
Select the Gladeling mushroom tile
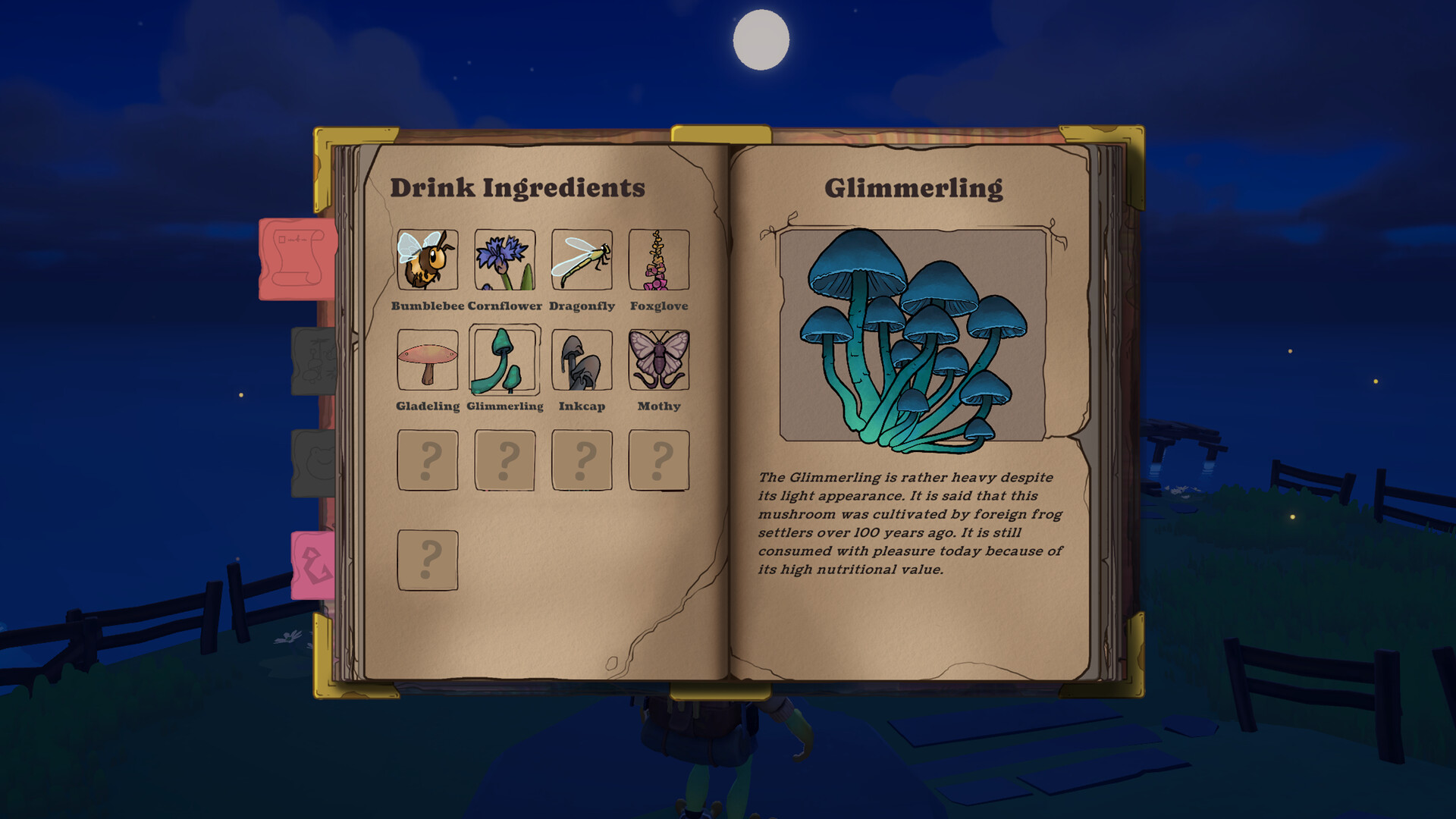pyautogui.click(x=428, y=360)
